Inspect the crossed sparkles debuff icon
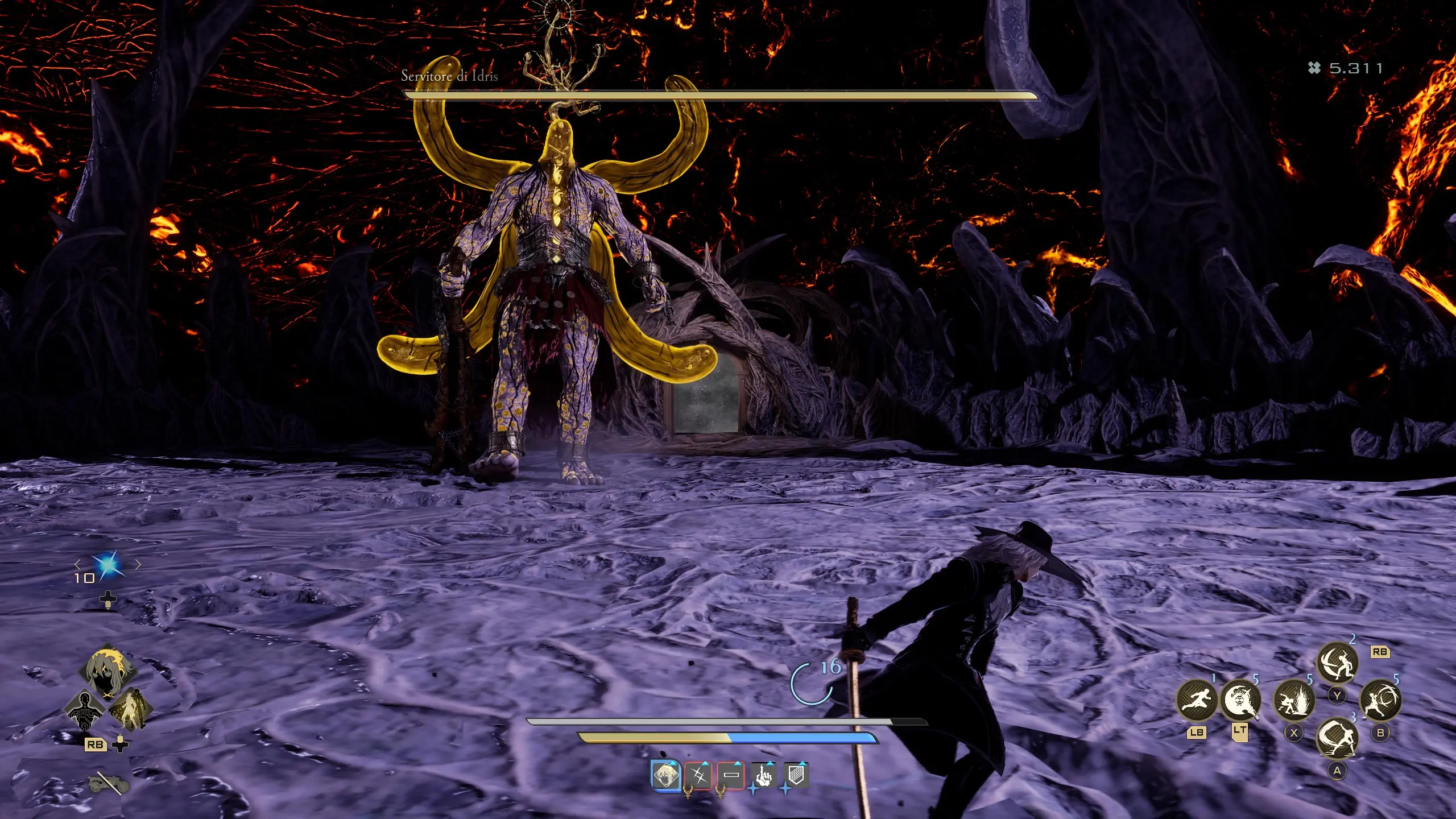This screenshot has height=819, width=1456. coord(698,775)
